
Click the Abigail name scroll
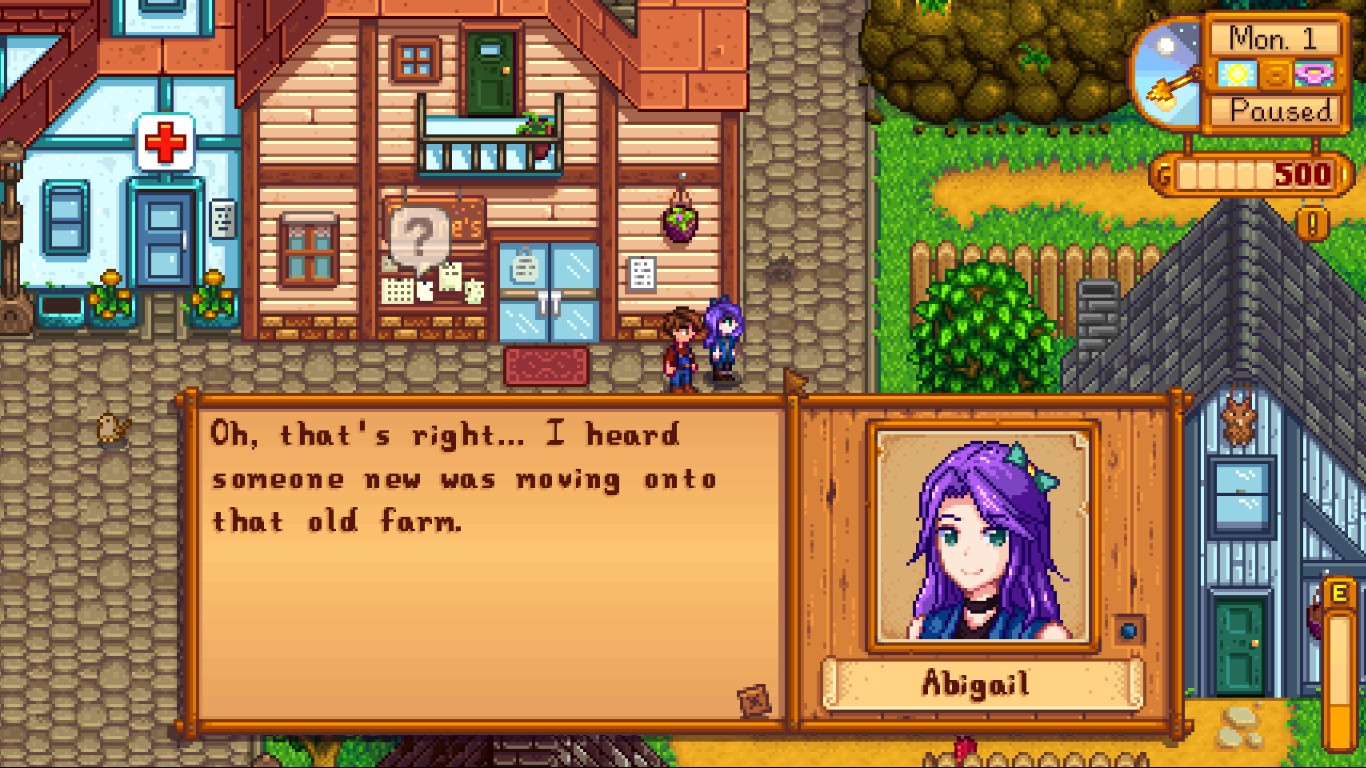(x=982, y=684)
